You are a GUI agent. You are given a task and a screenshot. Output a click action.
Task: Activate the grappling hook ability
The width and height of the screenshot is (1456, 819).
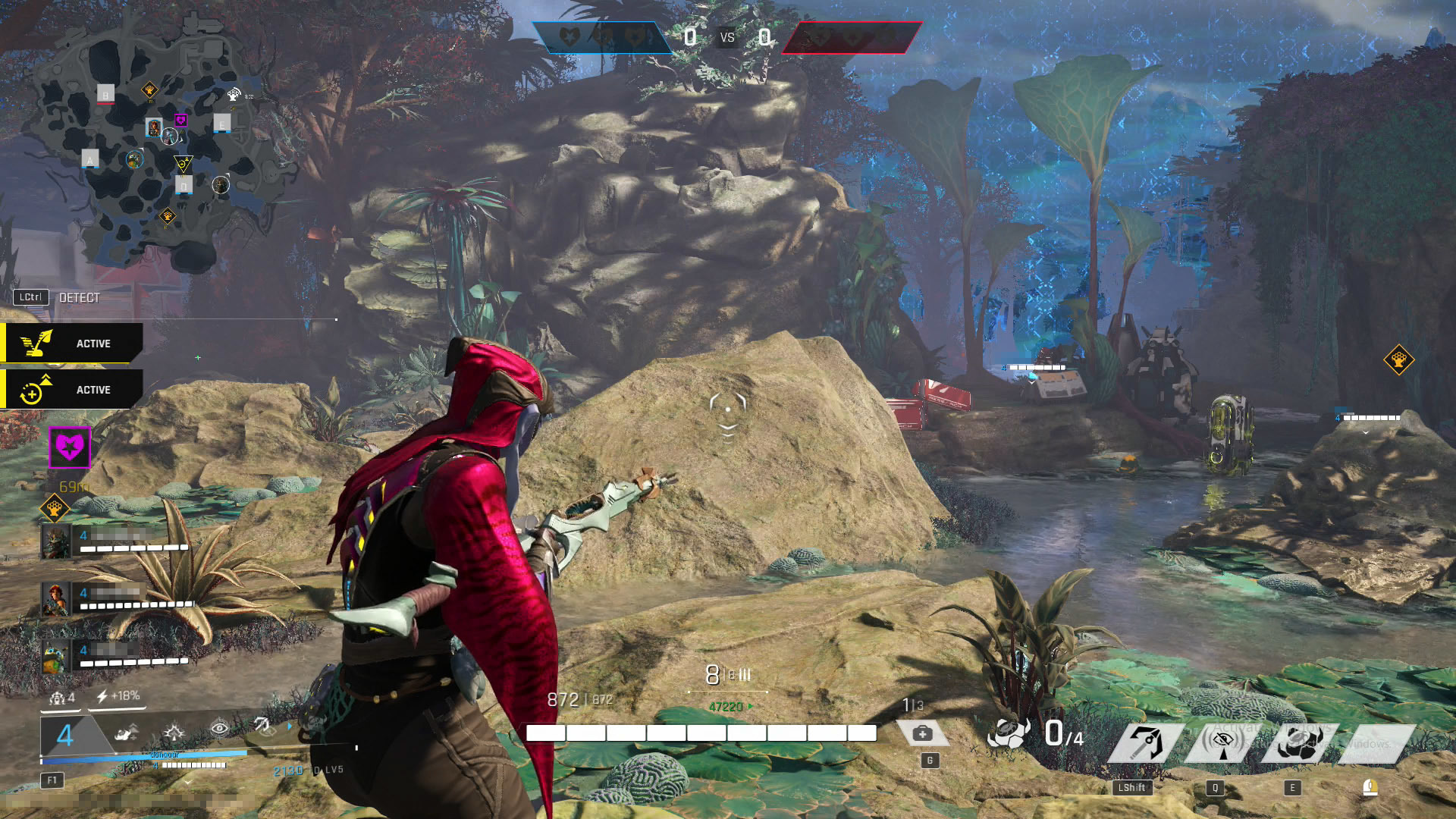click(x=1146, y=742)
